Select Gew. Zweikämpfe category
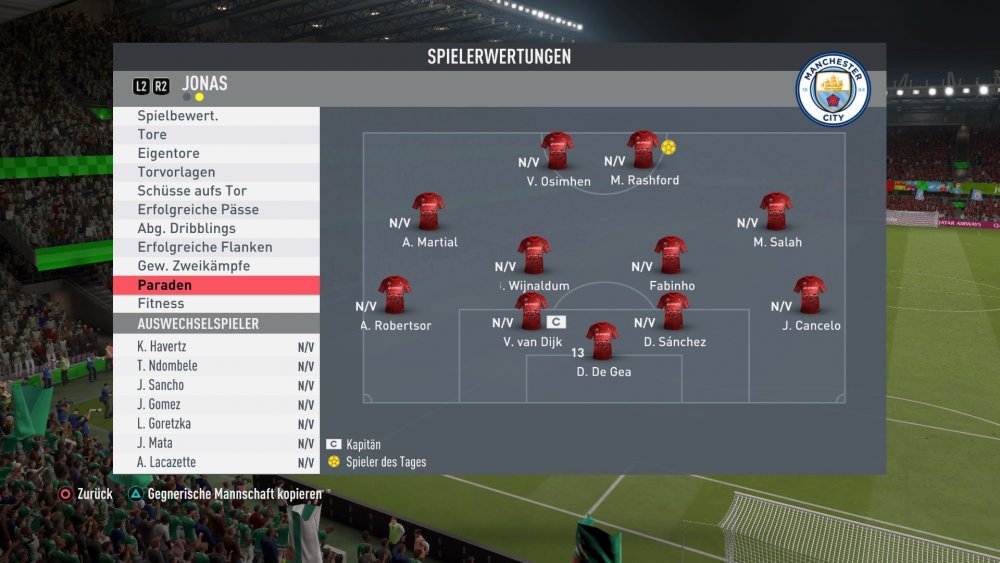The width and height of the screenshot is (1000, 563). point(216,266)
